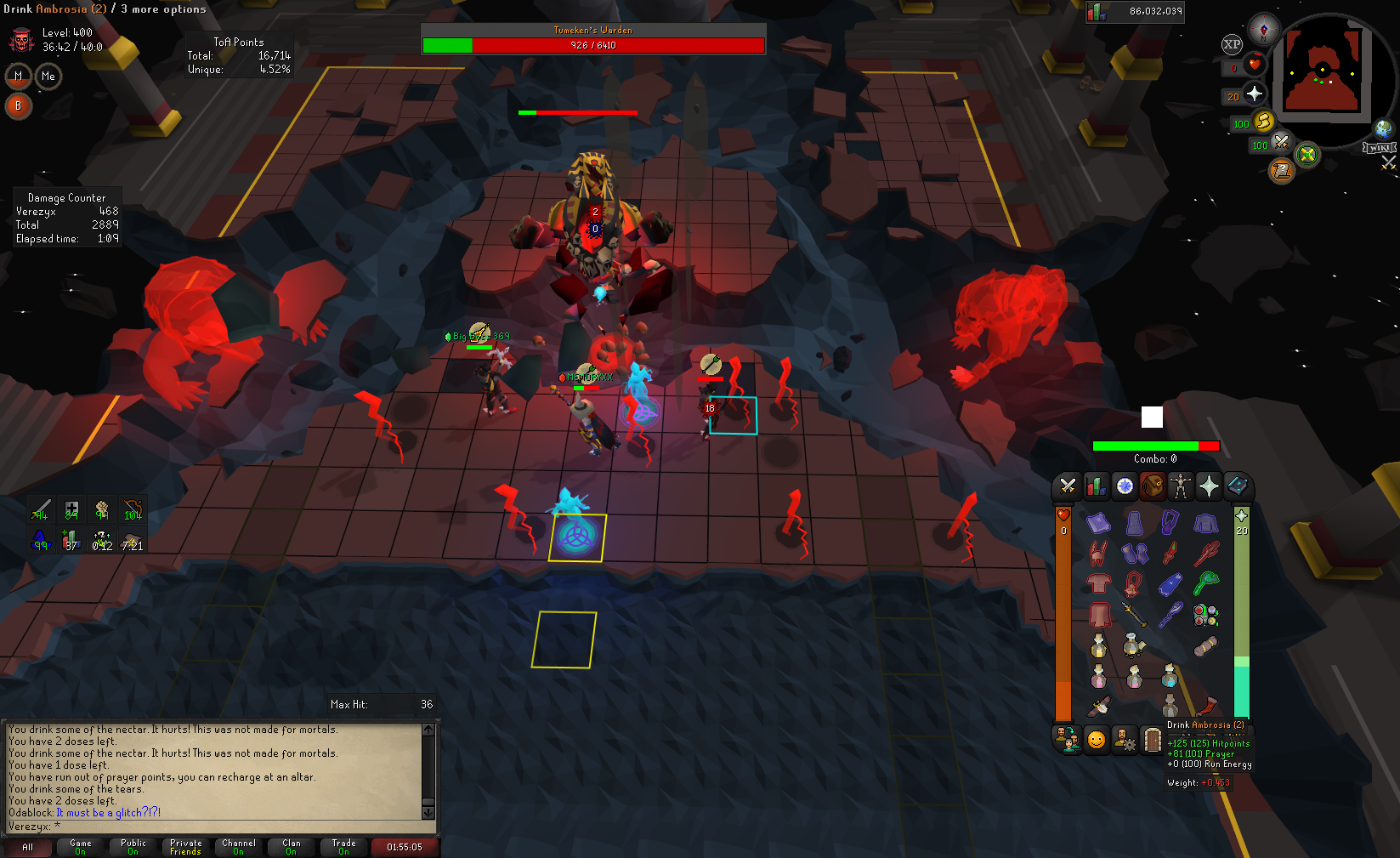Toggle the Trade chat filter

pyautogui.click(x=344, y=847)
